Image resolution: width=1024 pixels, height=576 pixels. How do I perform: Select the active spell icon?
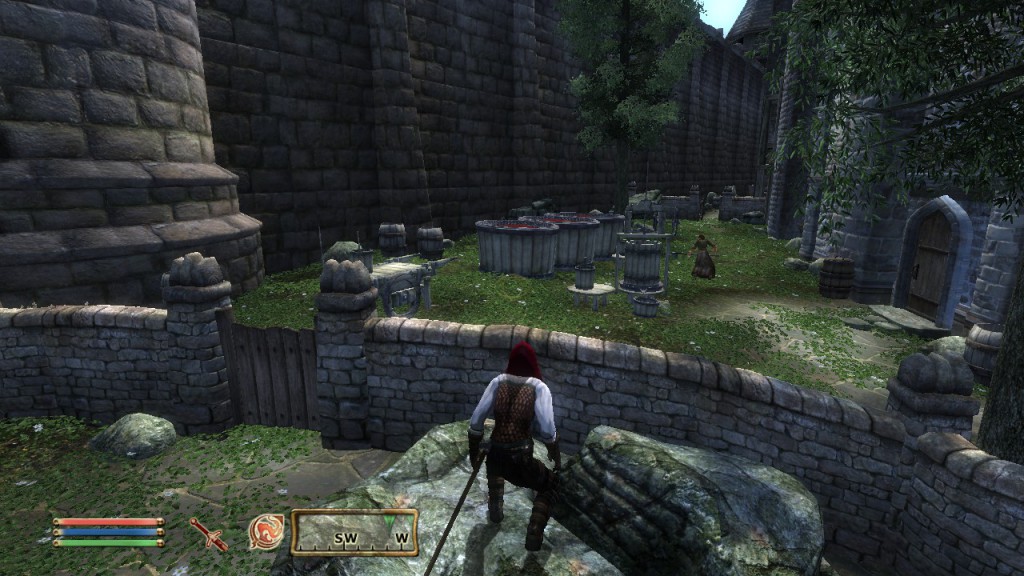266,532
